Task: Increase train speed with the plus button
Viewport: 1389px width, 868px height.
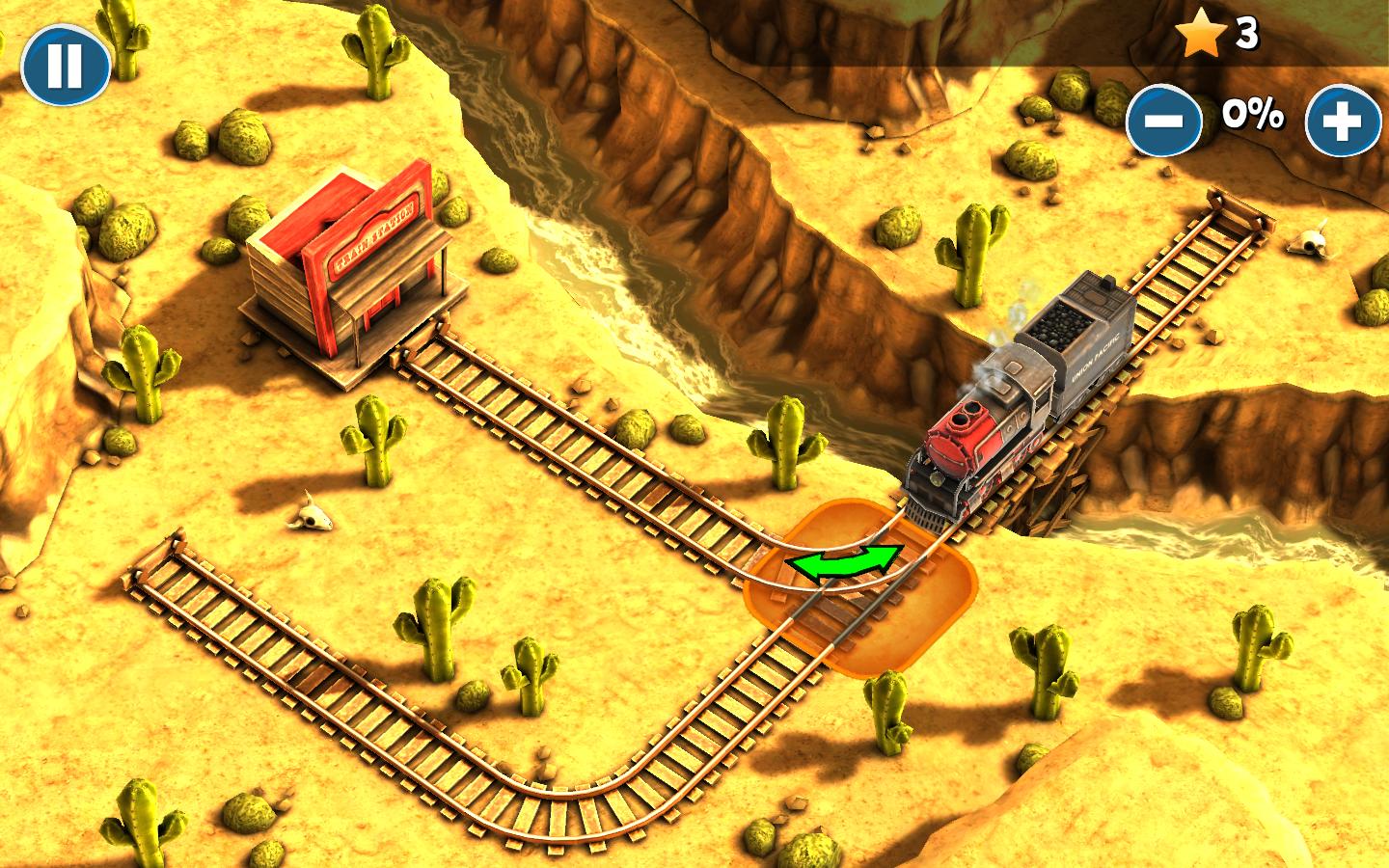Action: pos(1343,121)
